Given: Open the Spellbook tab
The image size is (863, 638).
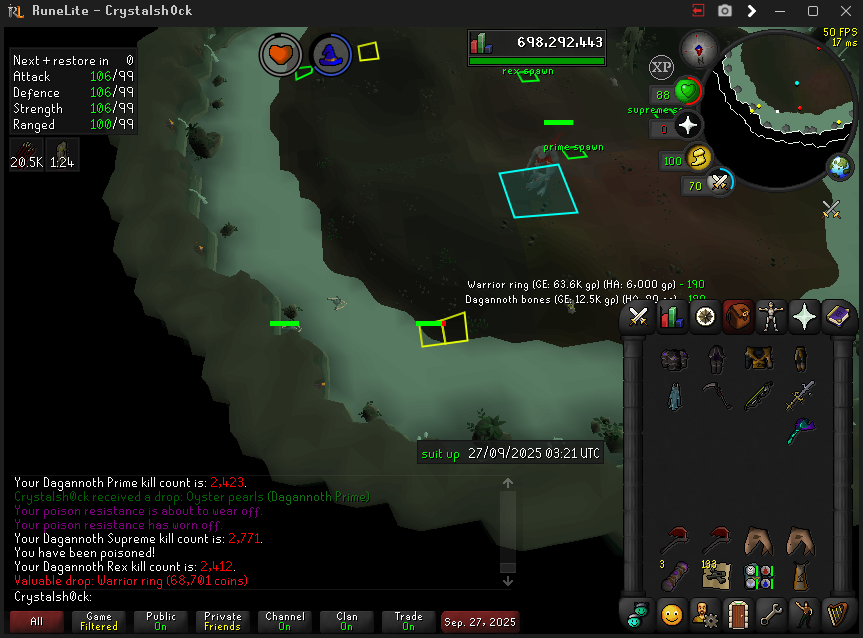Looking at the screenshot, I should tap(837, 318).
